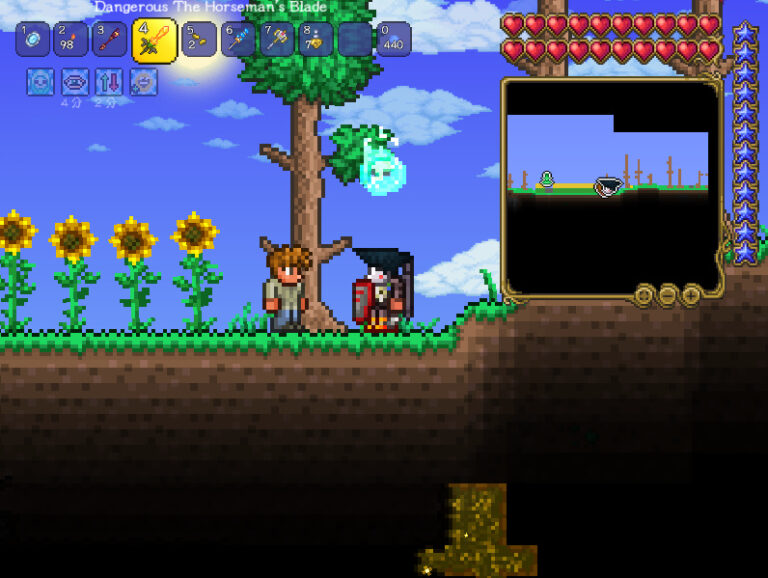Click the player head marker on minimap

pyautogui.click(x=607, y=186)
